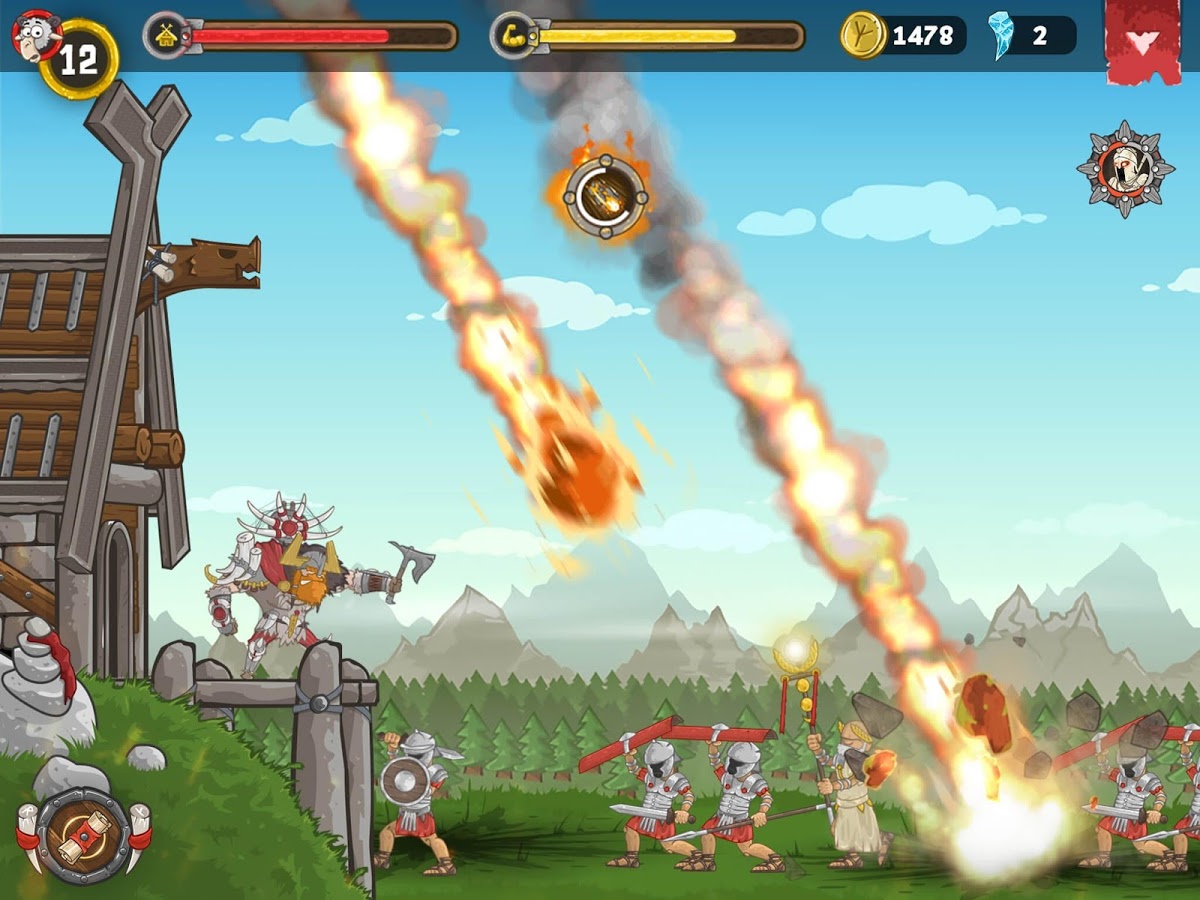Activate the screaming warrior ability icon

click(x=1125, y=169)
